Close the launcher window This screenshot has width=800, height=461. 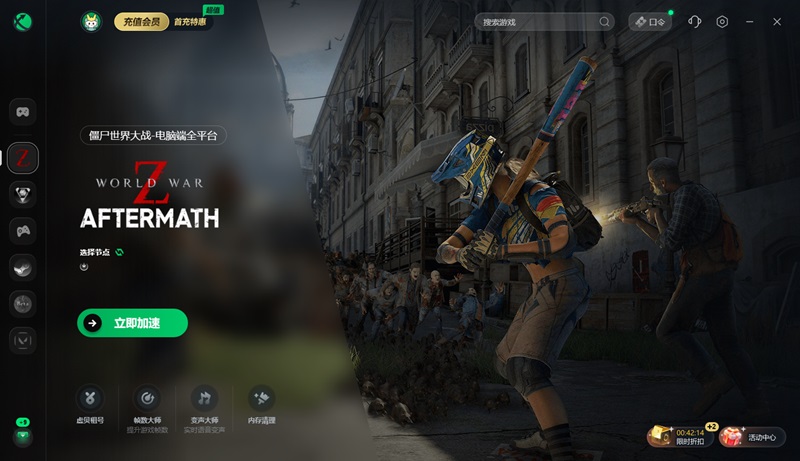pyautogui.click(x=776, y=21)
